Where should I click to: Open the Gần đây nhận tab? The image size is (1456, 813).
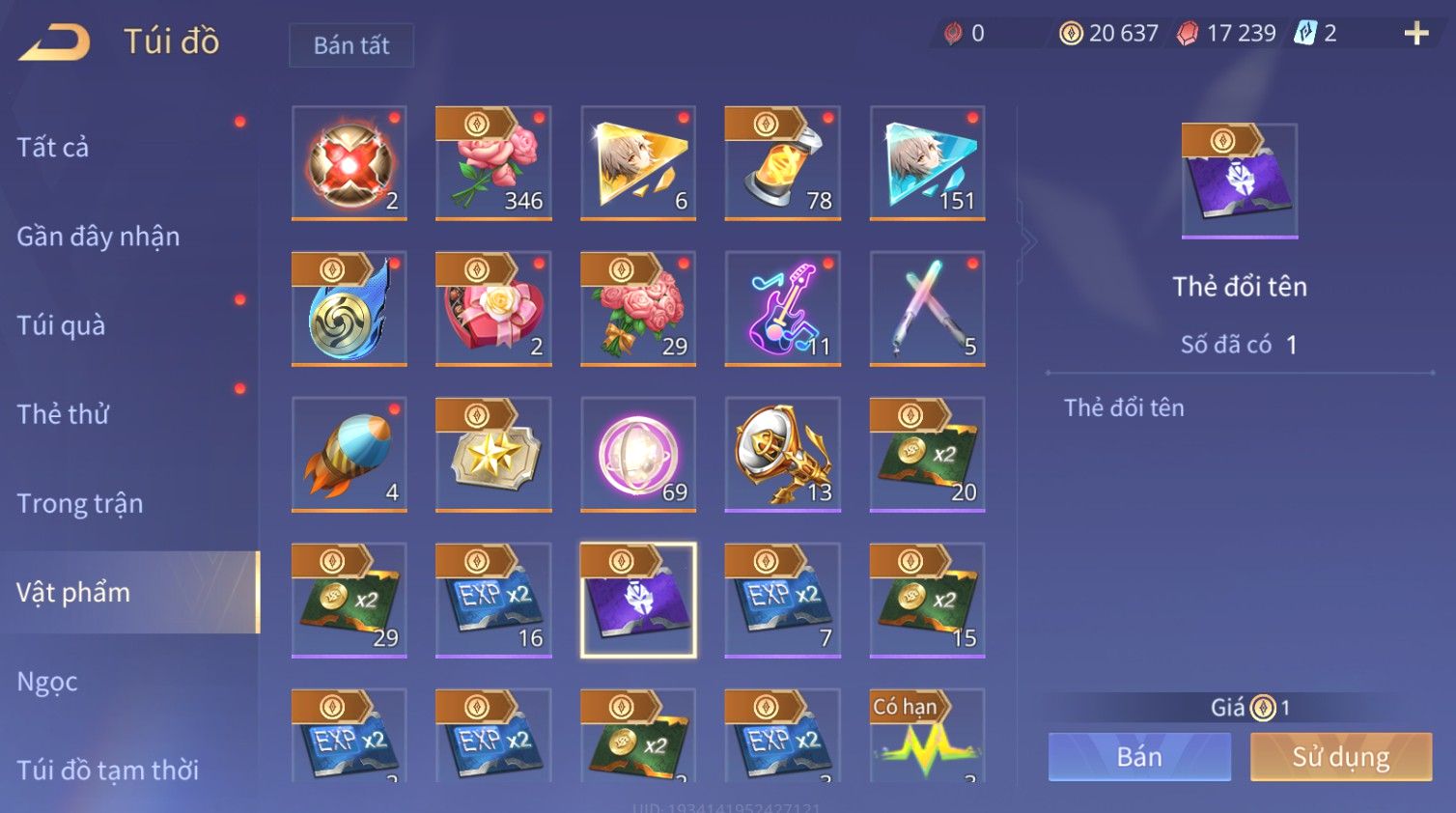click(x=98, y=237)
